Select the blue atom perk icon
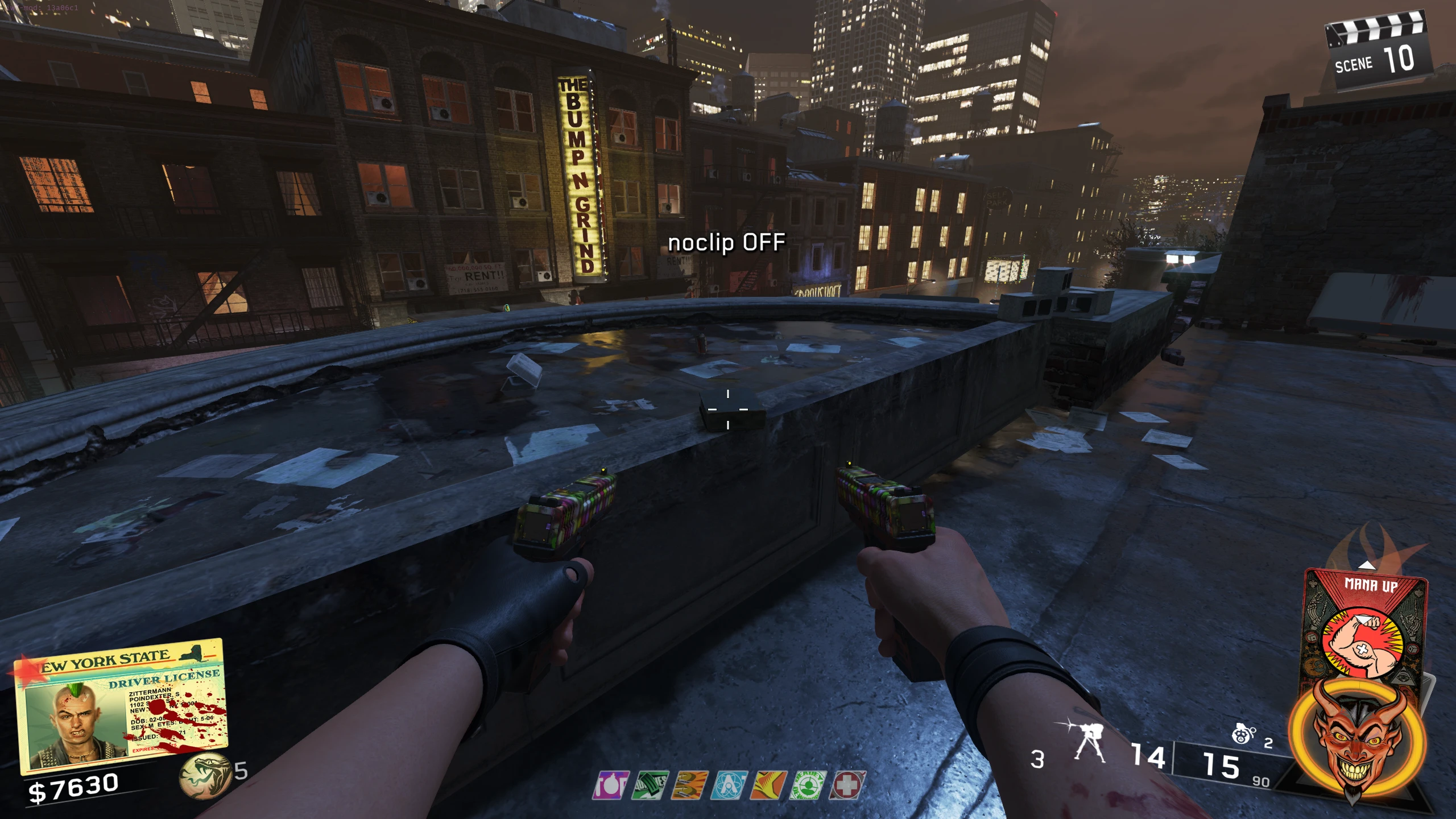 click(x=729, y=785)
